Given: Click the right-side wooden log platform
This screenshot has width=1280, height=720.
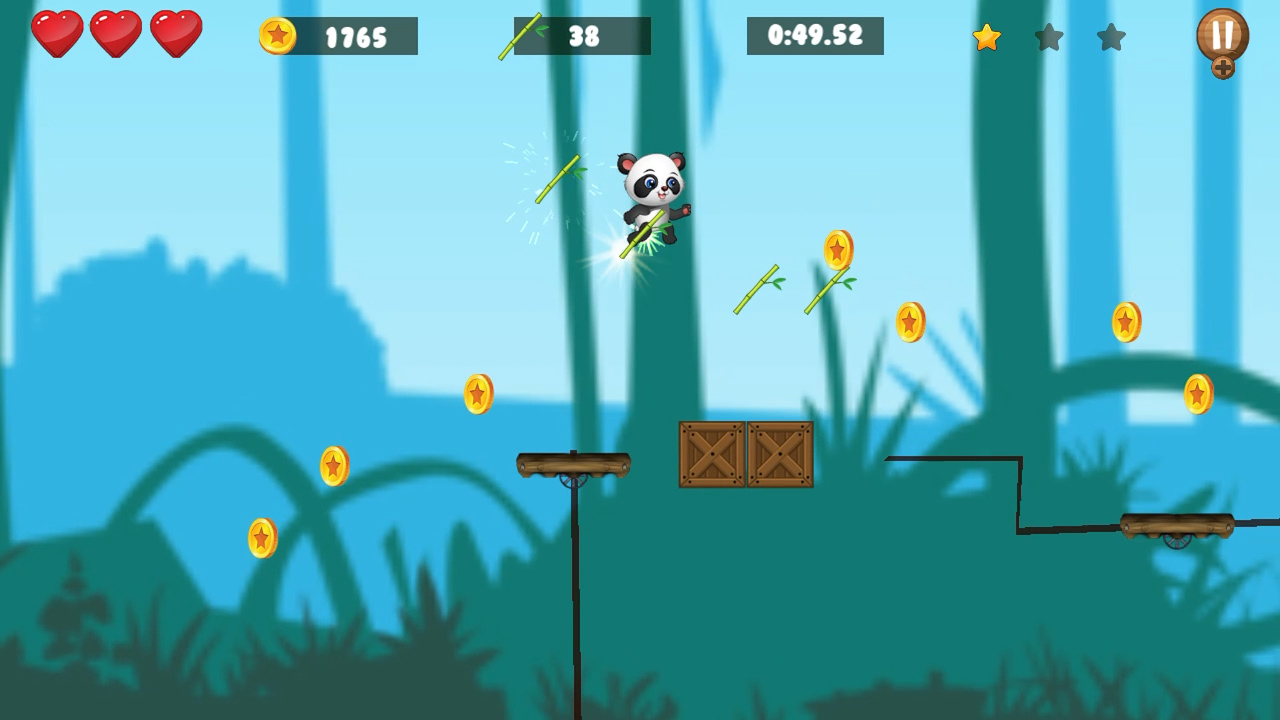Looking at the screenshot, I should (1177, 525).
